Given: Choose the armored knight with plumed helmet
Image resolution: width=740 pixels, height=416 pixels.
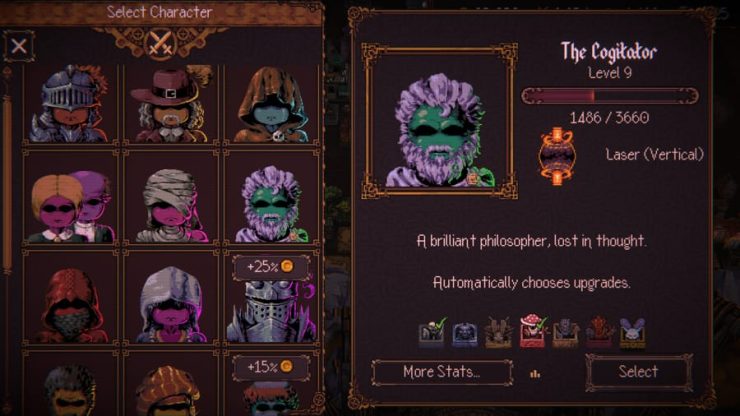Looking at the screenshot, I should (68, 103).
